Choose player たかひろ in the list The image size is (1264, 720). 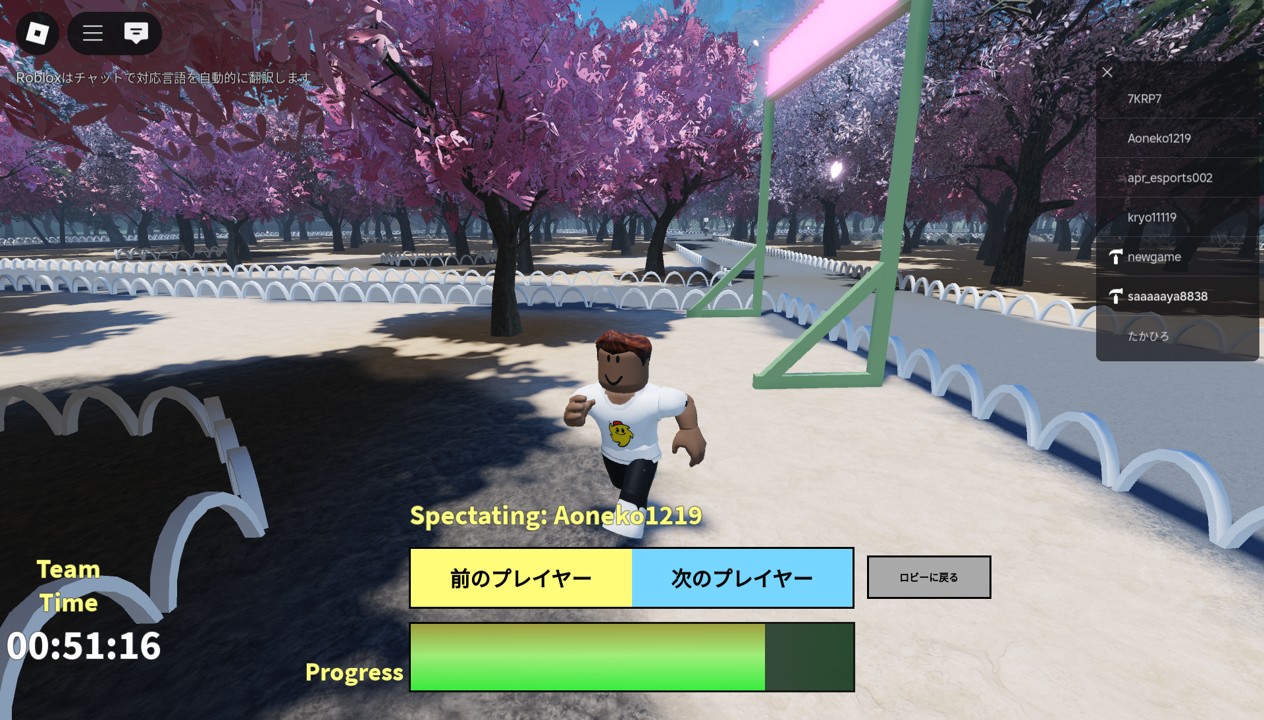coord(1148,336)
